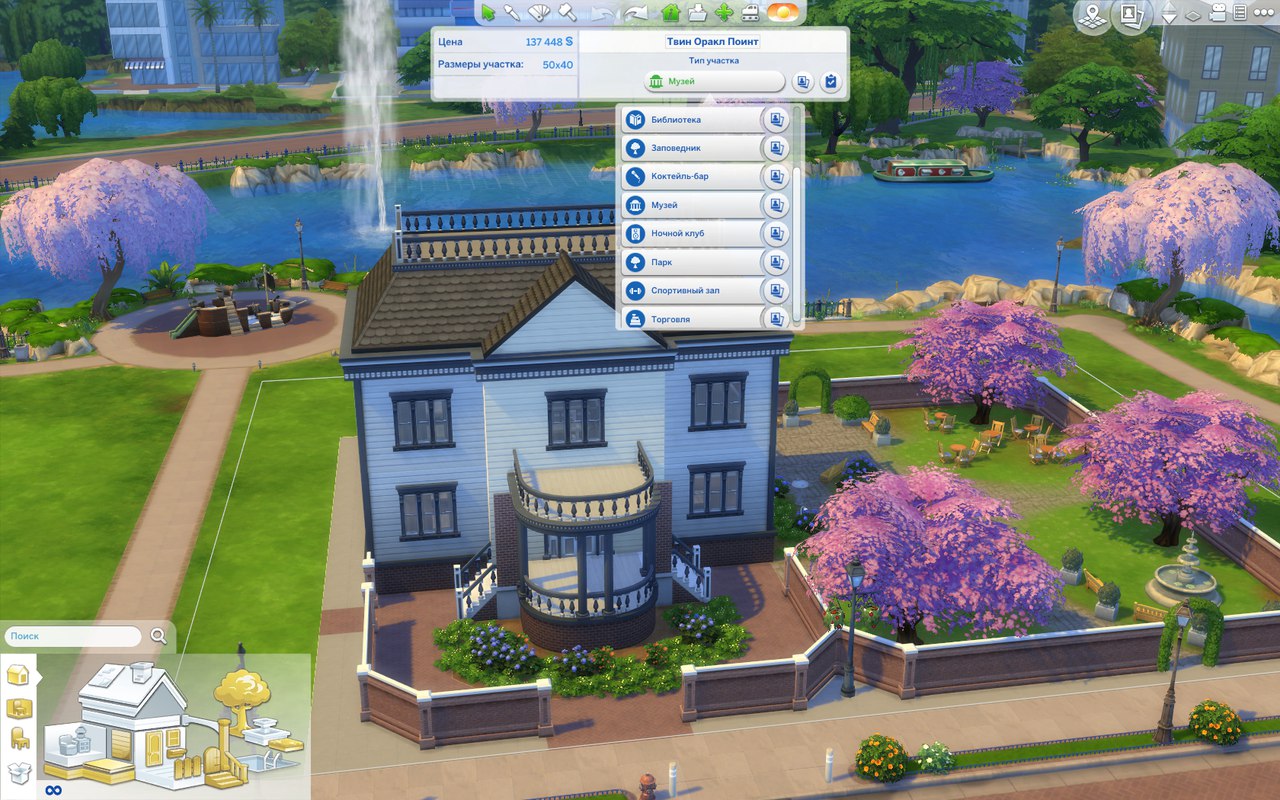Click the Поиск search field

(74, 636)
